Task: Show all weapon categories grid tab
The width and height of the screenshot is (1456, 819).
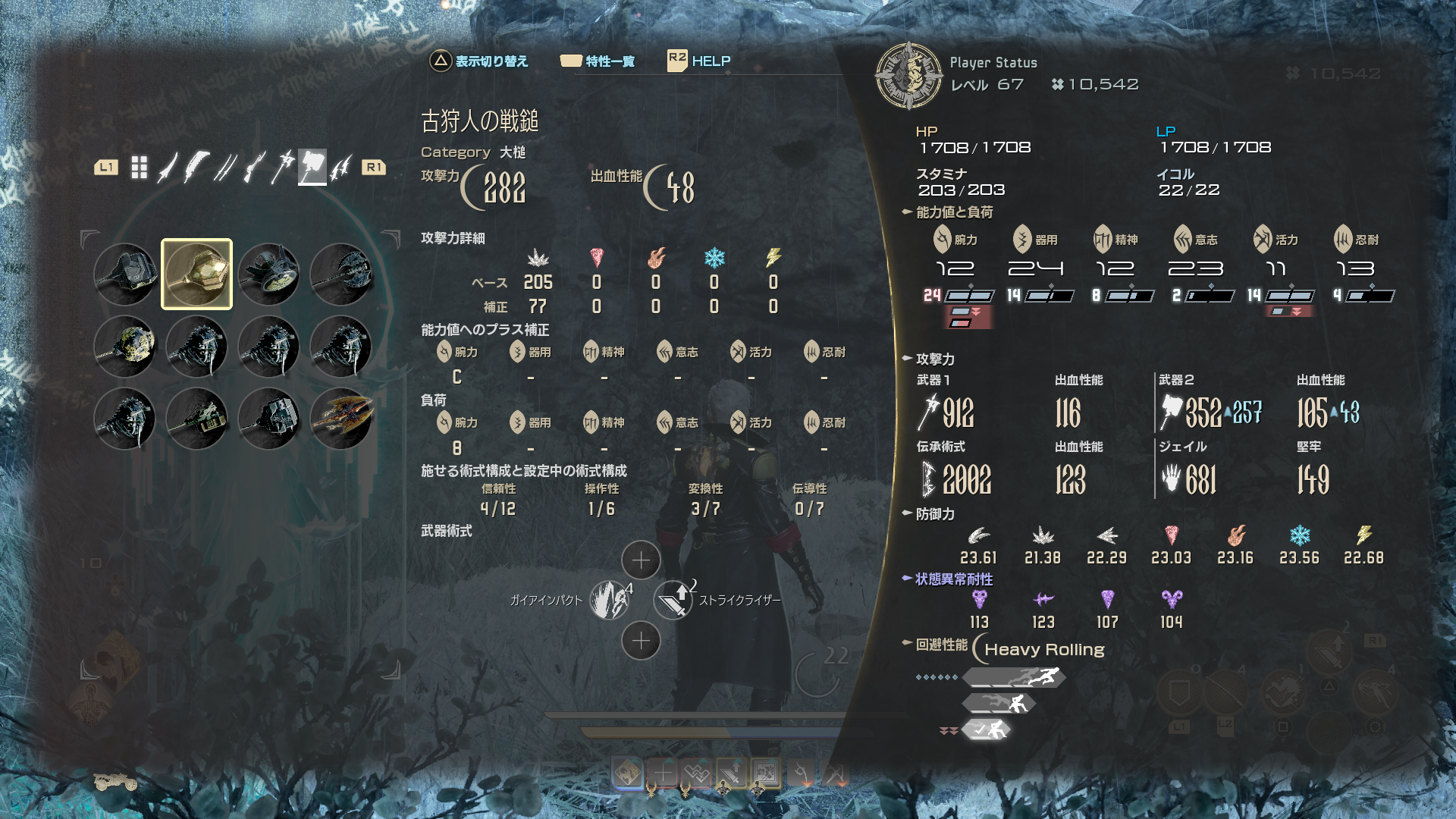Action: point(139,168)
